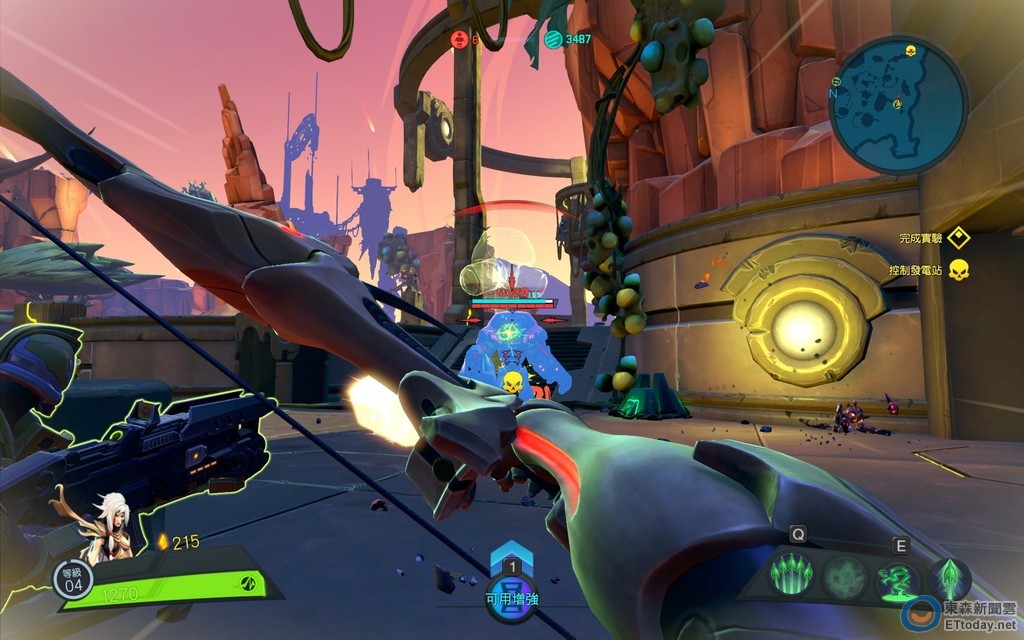Open the circular minimap

pyautogui.click(x=898, y=105)
